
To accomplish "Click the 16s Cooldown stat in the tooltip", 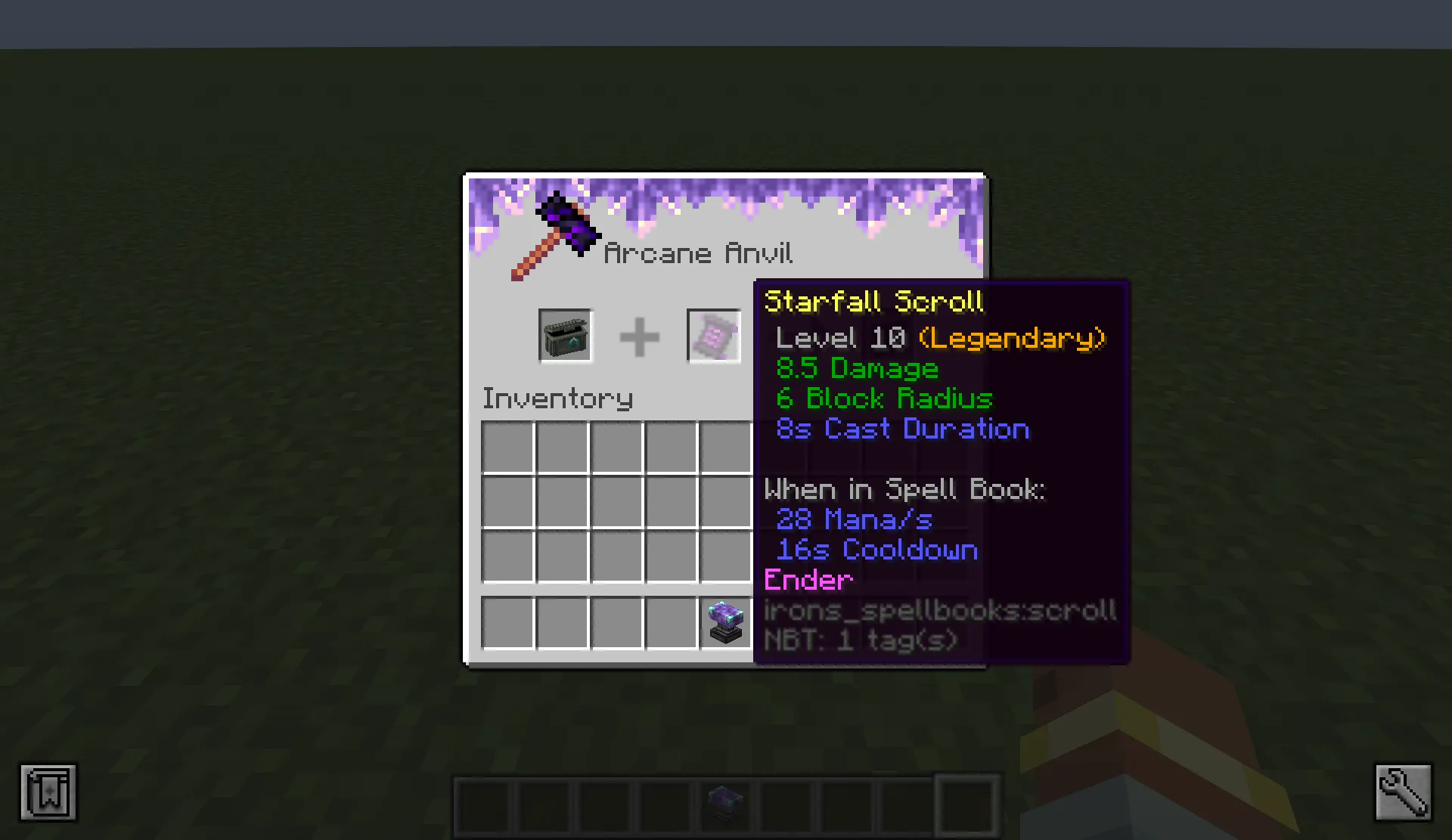I will [x=876, y=550].
